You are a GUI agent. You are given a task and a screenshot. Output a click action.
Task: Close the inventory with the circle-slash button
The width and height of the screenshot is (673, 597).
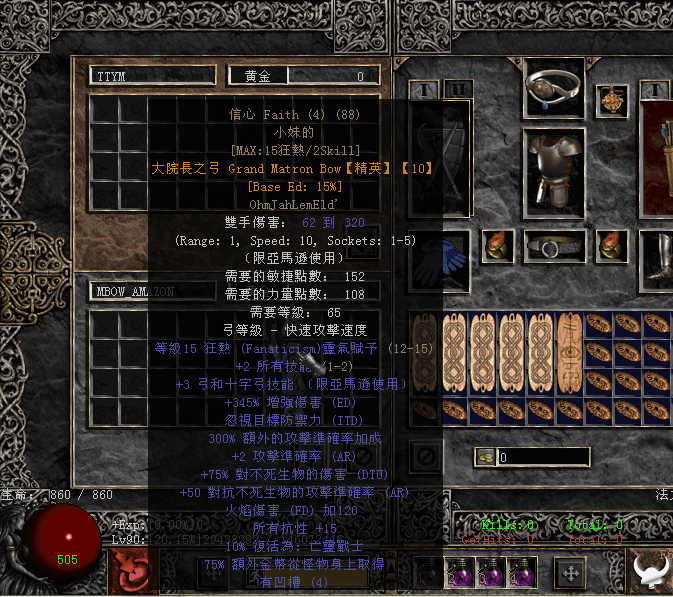coord(427,457)
